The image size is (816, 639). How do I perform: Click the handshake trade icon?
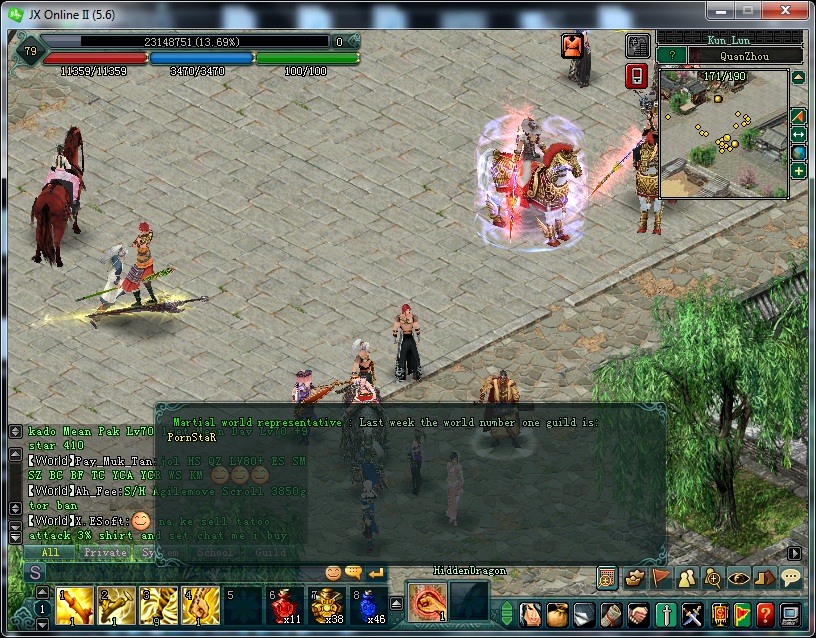[636, 613]
